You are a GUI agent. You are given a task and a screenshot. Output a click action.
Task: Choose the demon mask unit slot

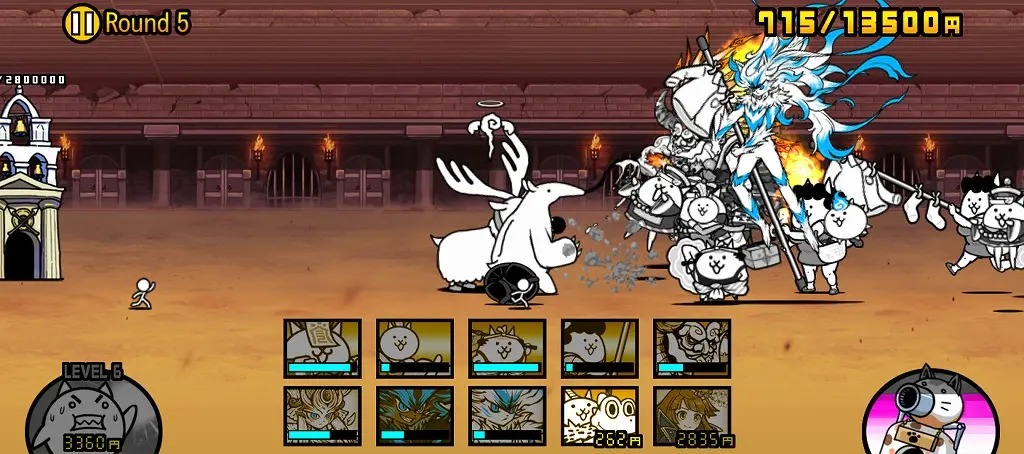click(692, 348)
